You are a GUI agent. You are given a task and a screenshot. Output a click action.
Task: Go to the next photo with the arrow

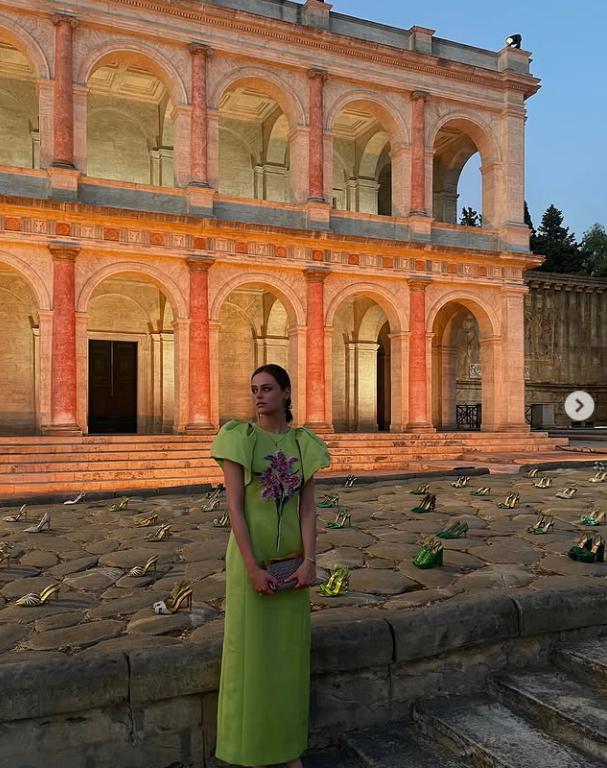pyautogui.click(x=579, y=405)
